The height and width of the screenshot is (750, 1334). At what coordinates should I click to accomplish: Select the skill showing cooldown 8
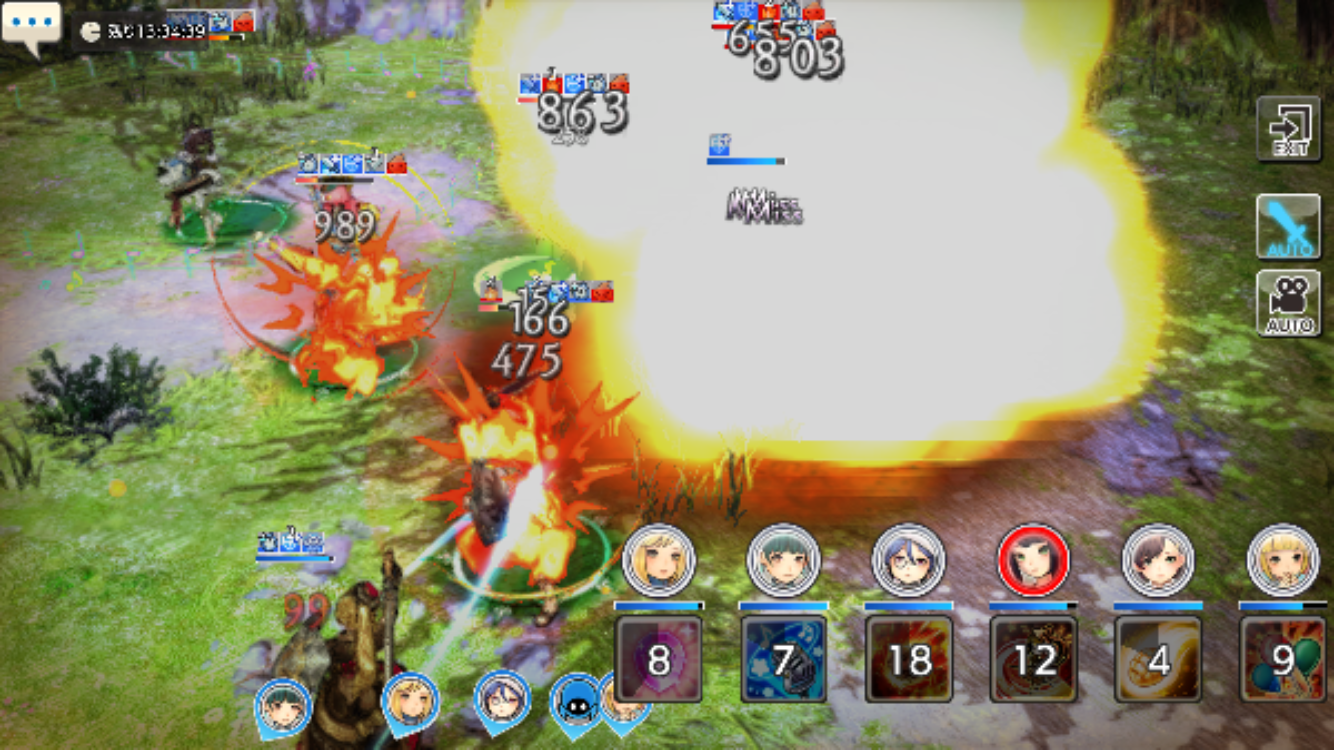658,659
